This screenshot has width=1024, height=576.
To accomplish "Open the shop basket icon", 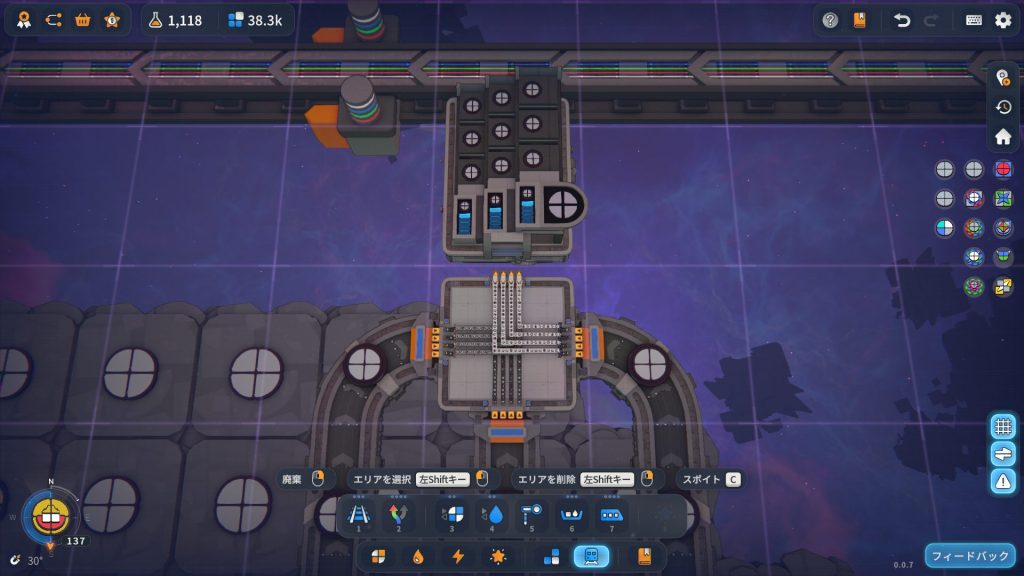I will (x=83, y=20).
